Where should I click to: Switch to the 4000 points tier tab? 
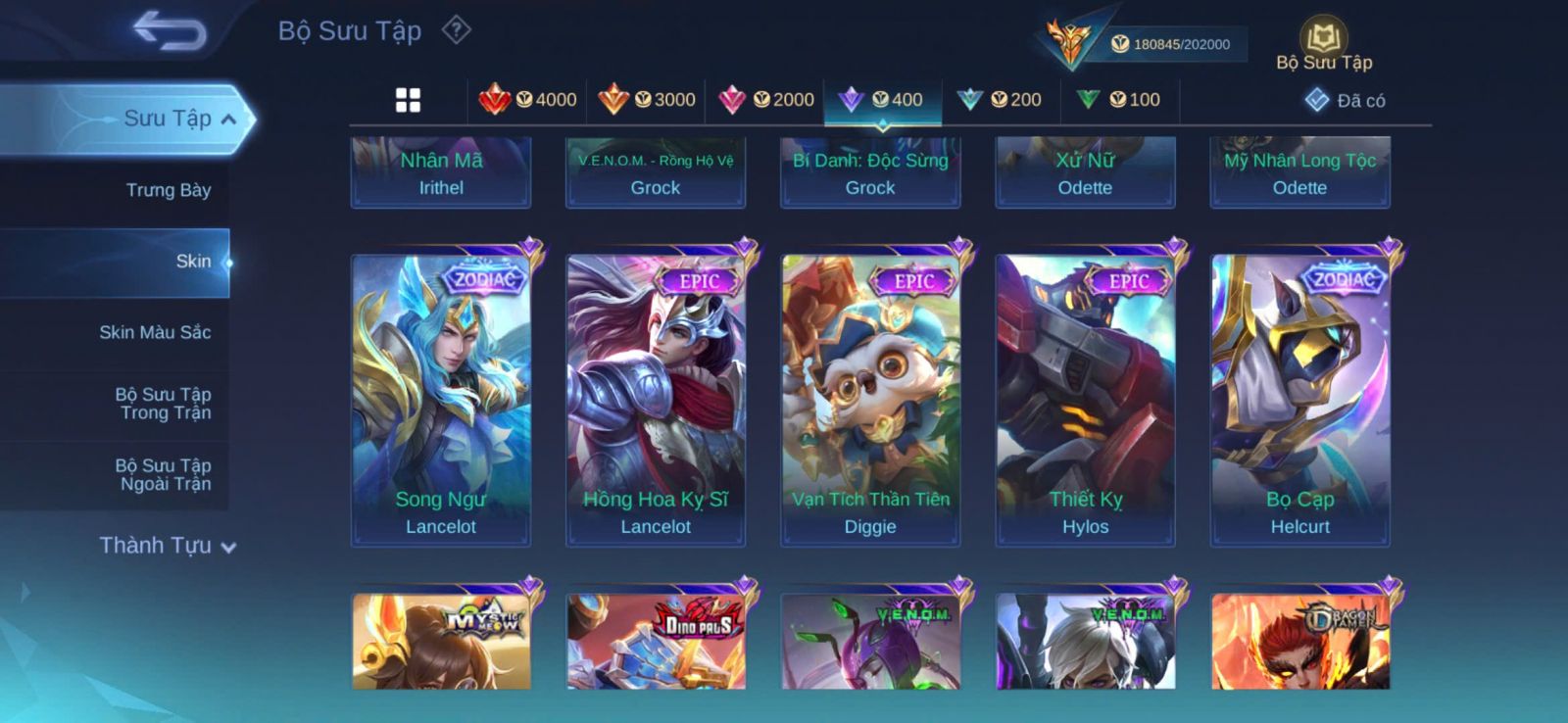[x=528, y=100]
